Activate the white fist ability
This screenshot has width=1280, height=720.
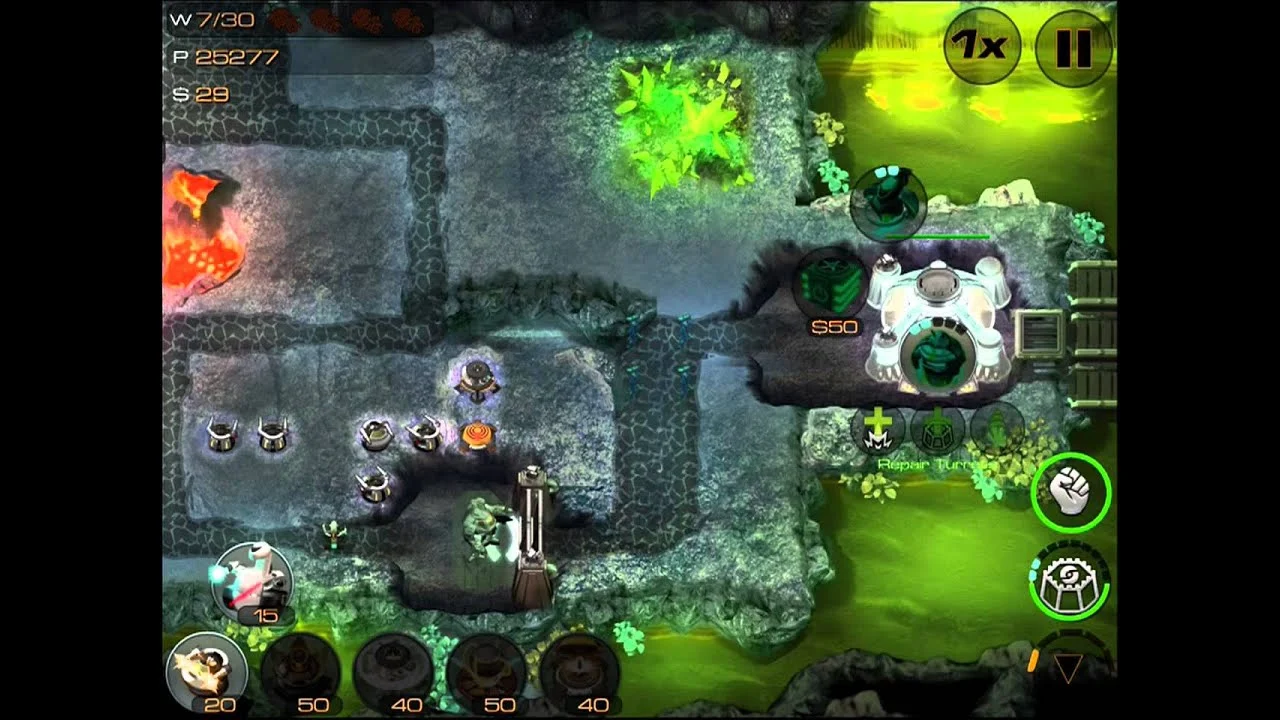(x=1070, y=491)
